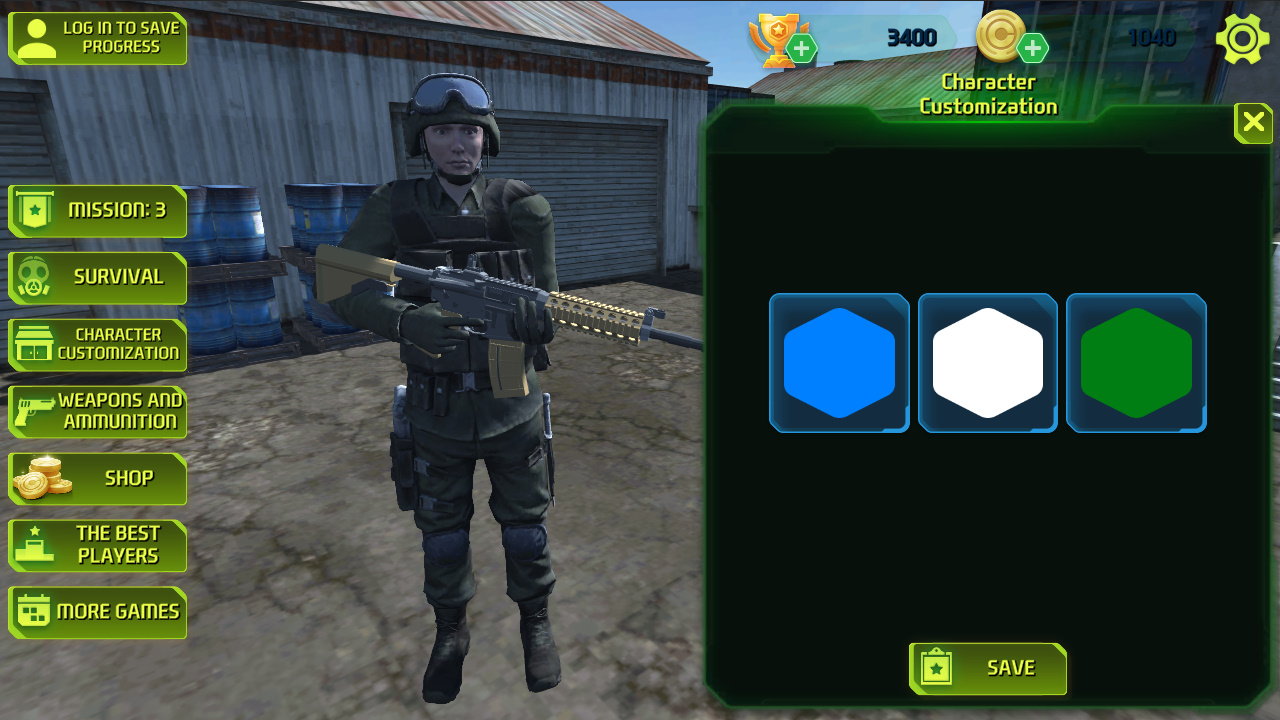Click the podium icon on The Best Players
The height and width of the screenshot is (720, 1280).
point(32,545)
